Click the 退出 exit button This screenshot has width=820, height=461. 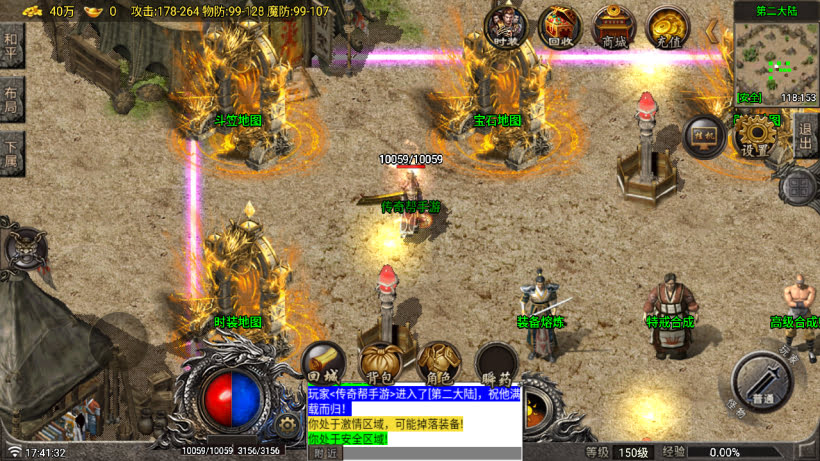tap(805, 135)
